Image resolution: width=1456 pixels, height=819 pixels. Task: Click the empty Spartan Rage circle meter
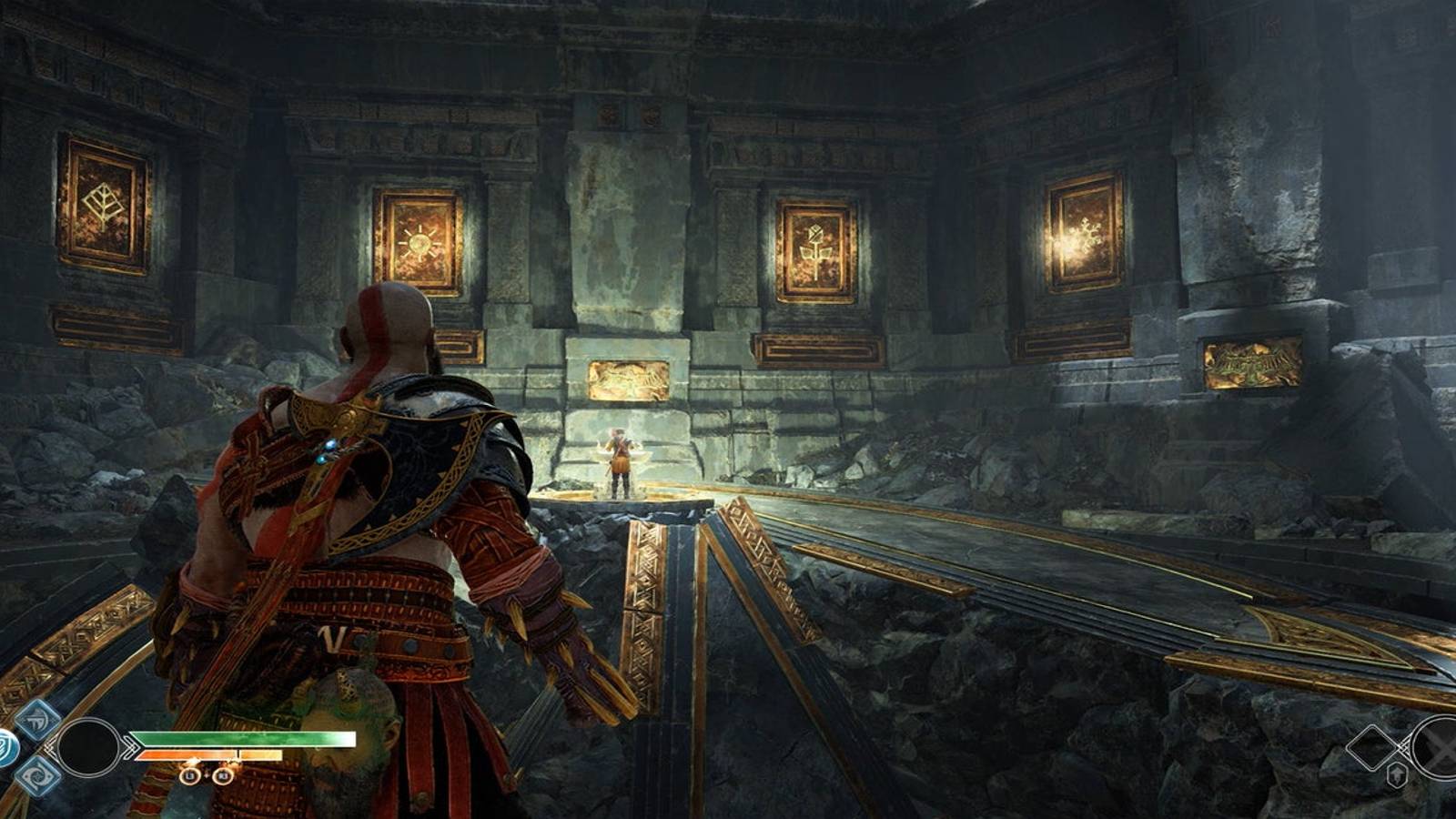tap(88, 748)
